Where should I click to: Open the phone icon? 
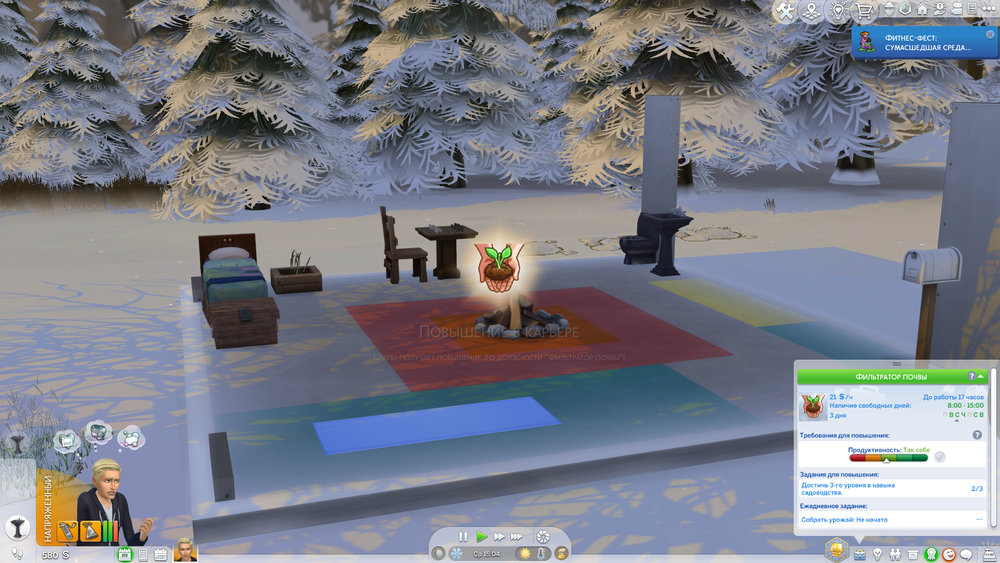pos(144,554)
